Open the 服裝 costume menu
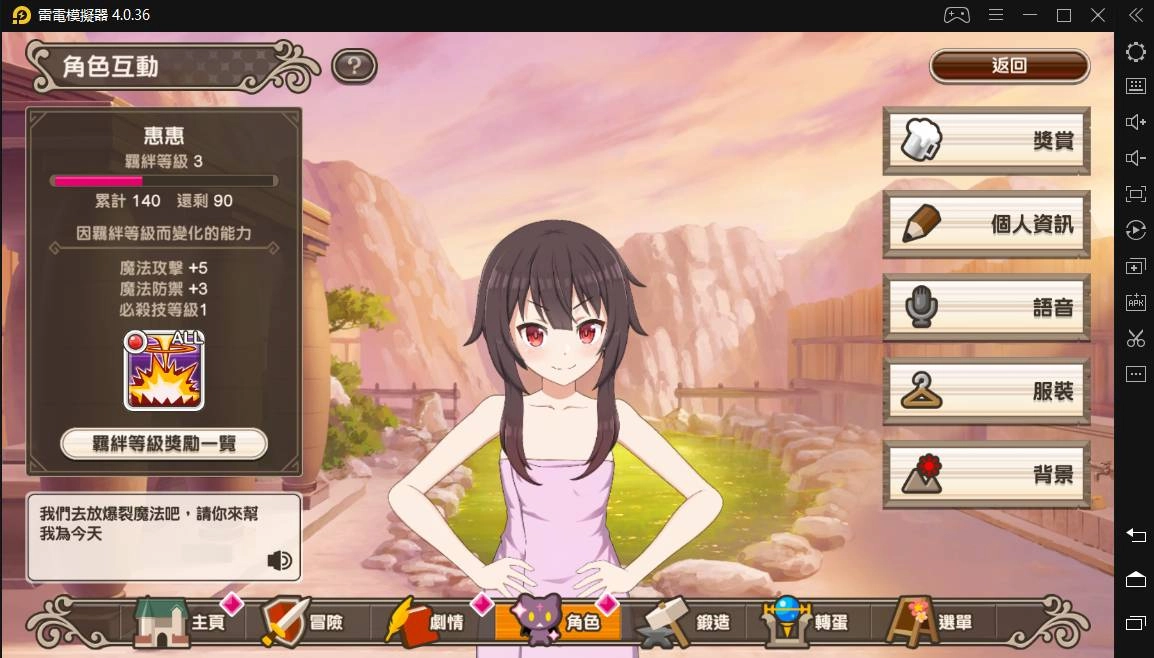Image resolution: width=1154 pixels, height=658 pixels. coord(986,391)
